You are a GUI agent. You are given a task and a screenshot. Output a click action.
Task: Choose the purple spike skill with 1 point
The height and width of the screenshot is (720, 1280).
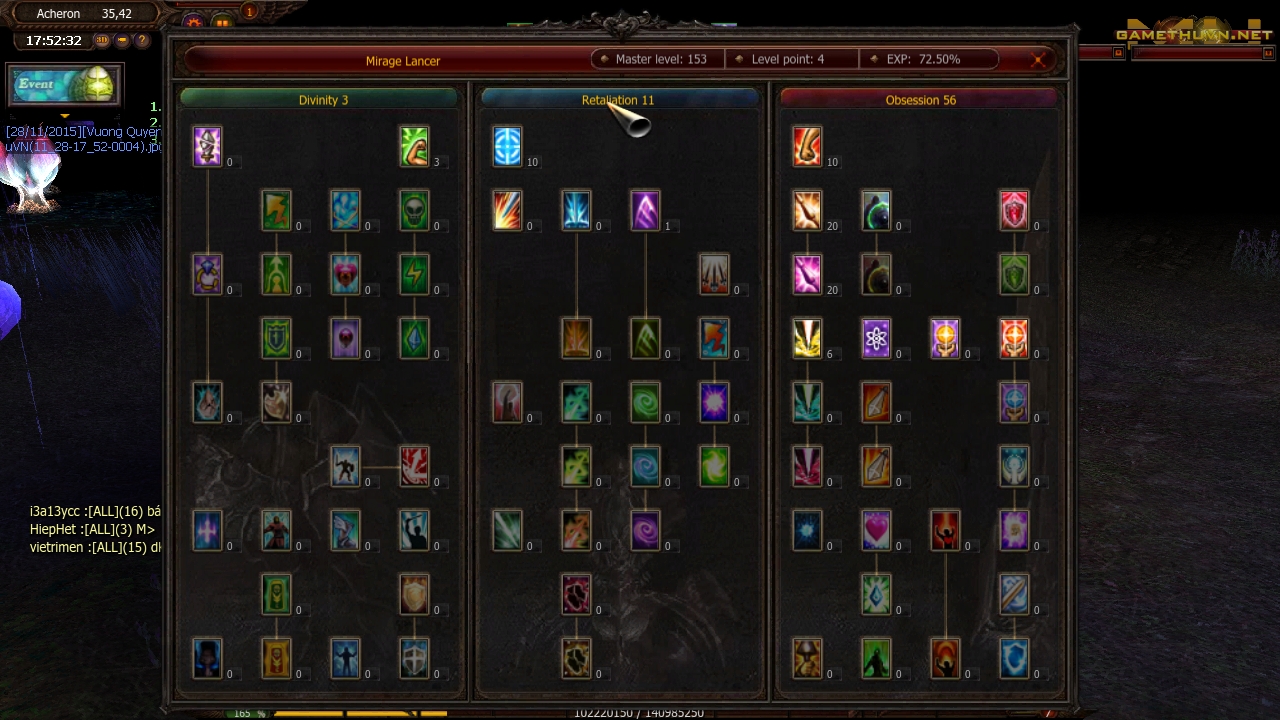click(x=645, y=210)
